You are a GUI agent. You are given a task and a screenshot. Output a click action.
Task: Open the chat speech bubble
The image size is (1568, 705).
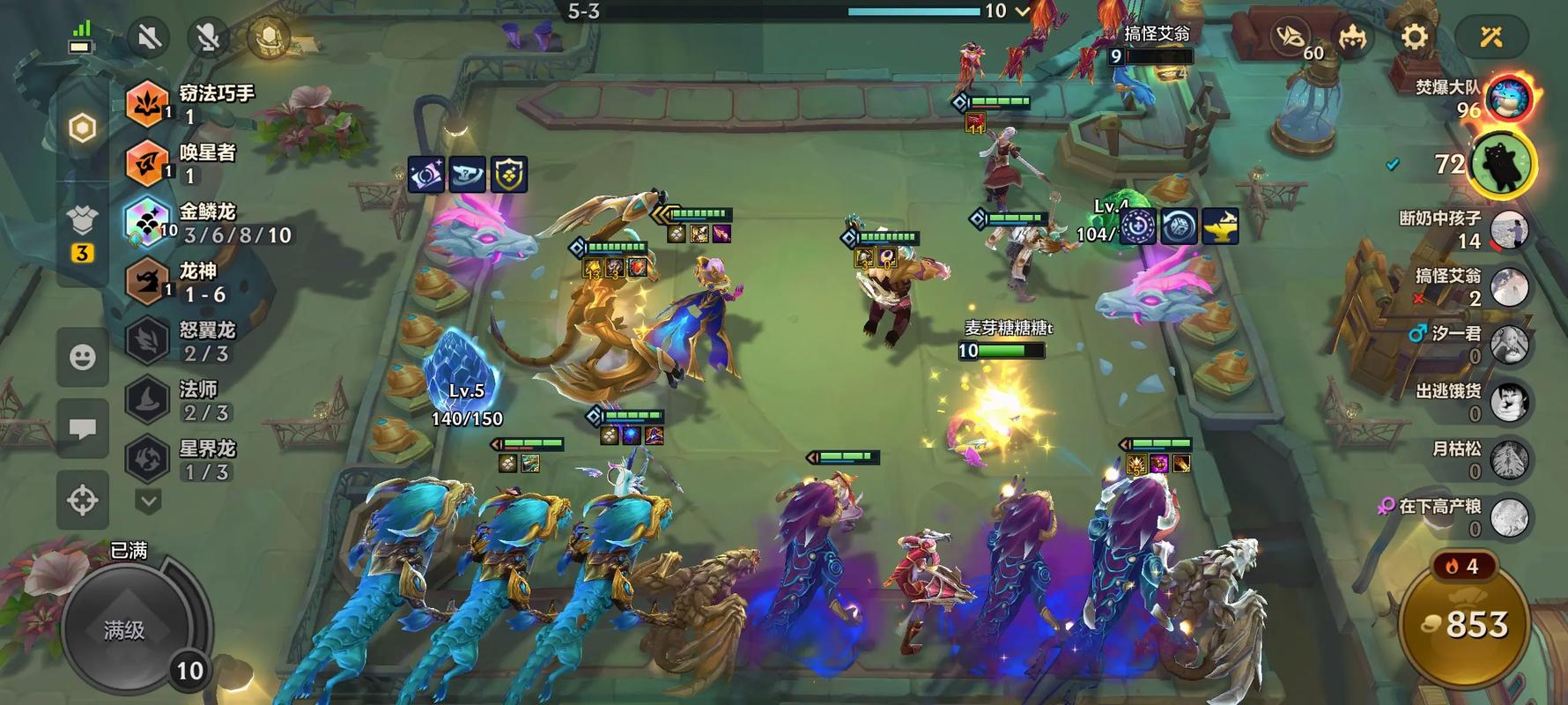coord(83,428)
